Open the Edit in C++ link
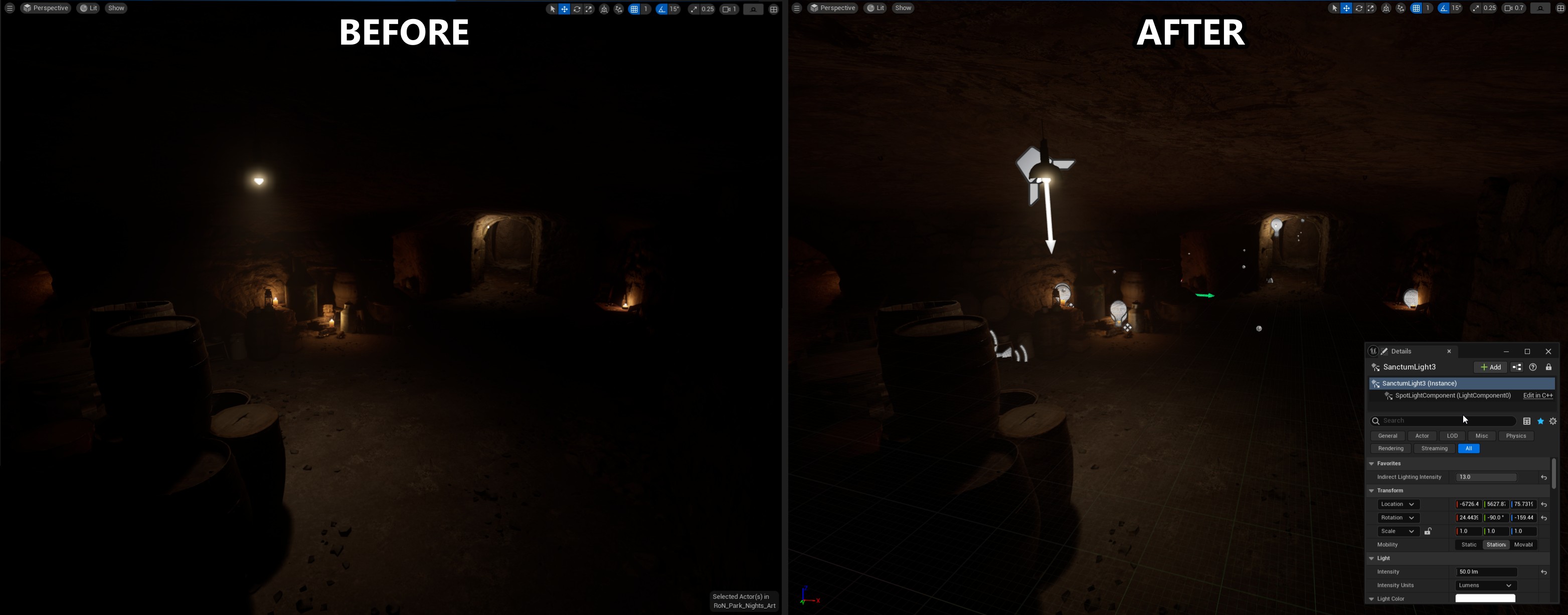Screen dimensions: 1568x615 pyautogui.click(x=1537, y=395)
